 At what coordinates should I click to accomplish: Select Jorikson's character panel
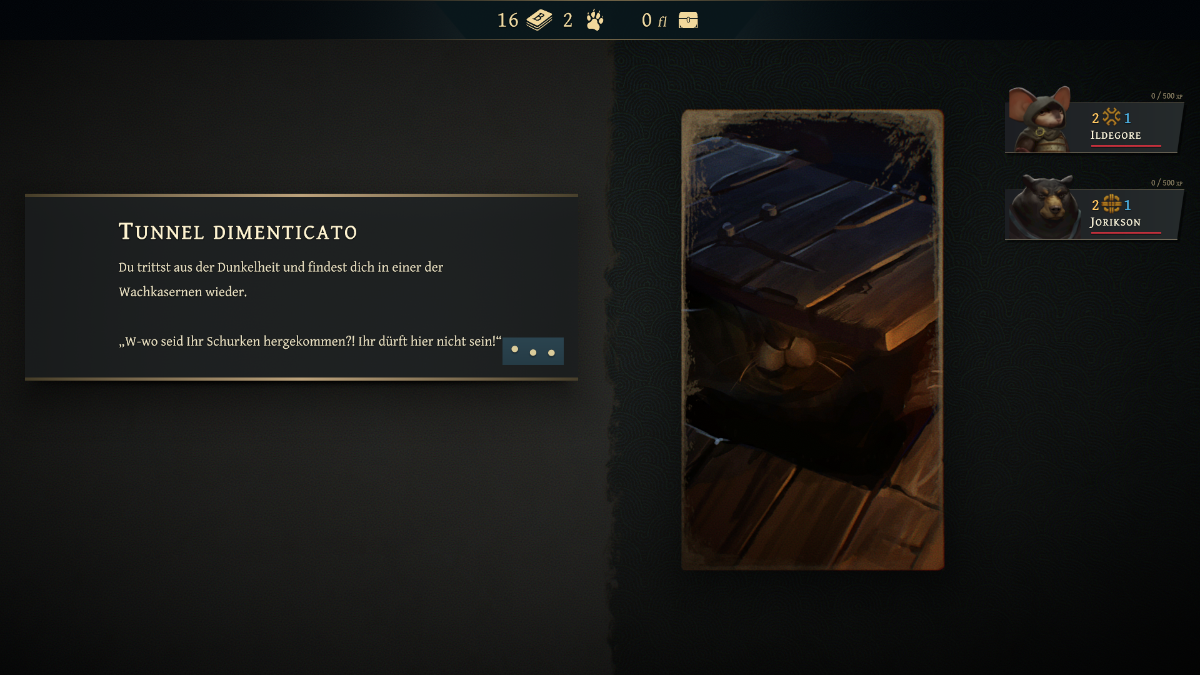click(x=1093, y=209)
